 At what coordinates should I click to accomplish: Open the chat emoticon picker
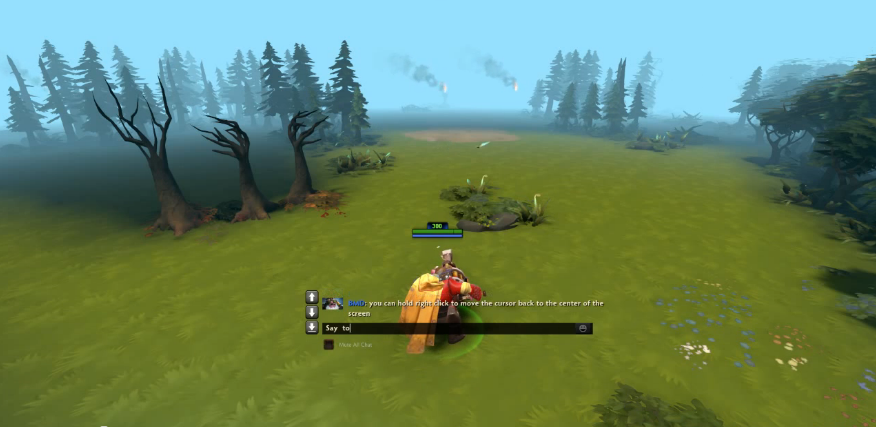coord(582,328)
